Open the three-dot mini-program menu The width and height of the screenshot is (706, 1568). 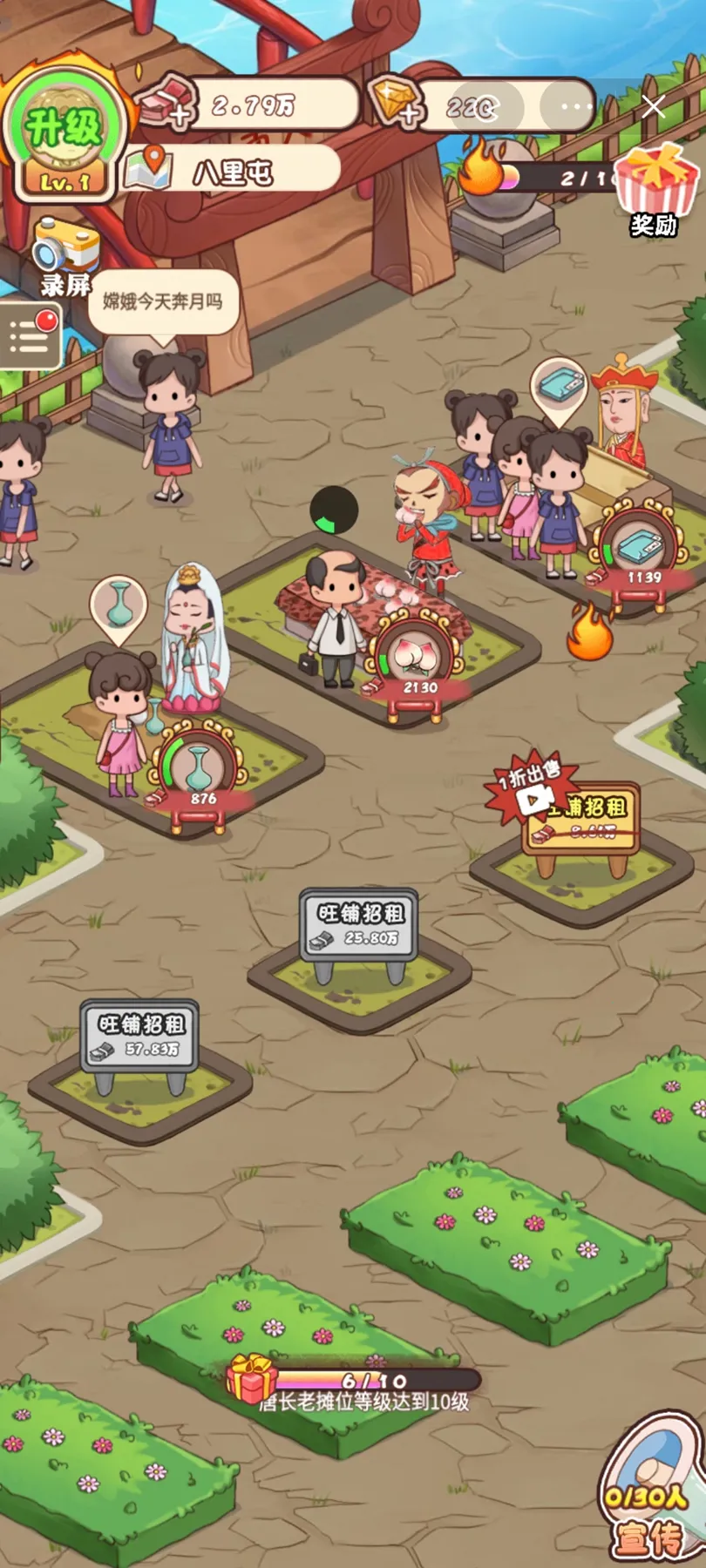tap(576, 106)
